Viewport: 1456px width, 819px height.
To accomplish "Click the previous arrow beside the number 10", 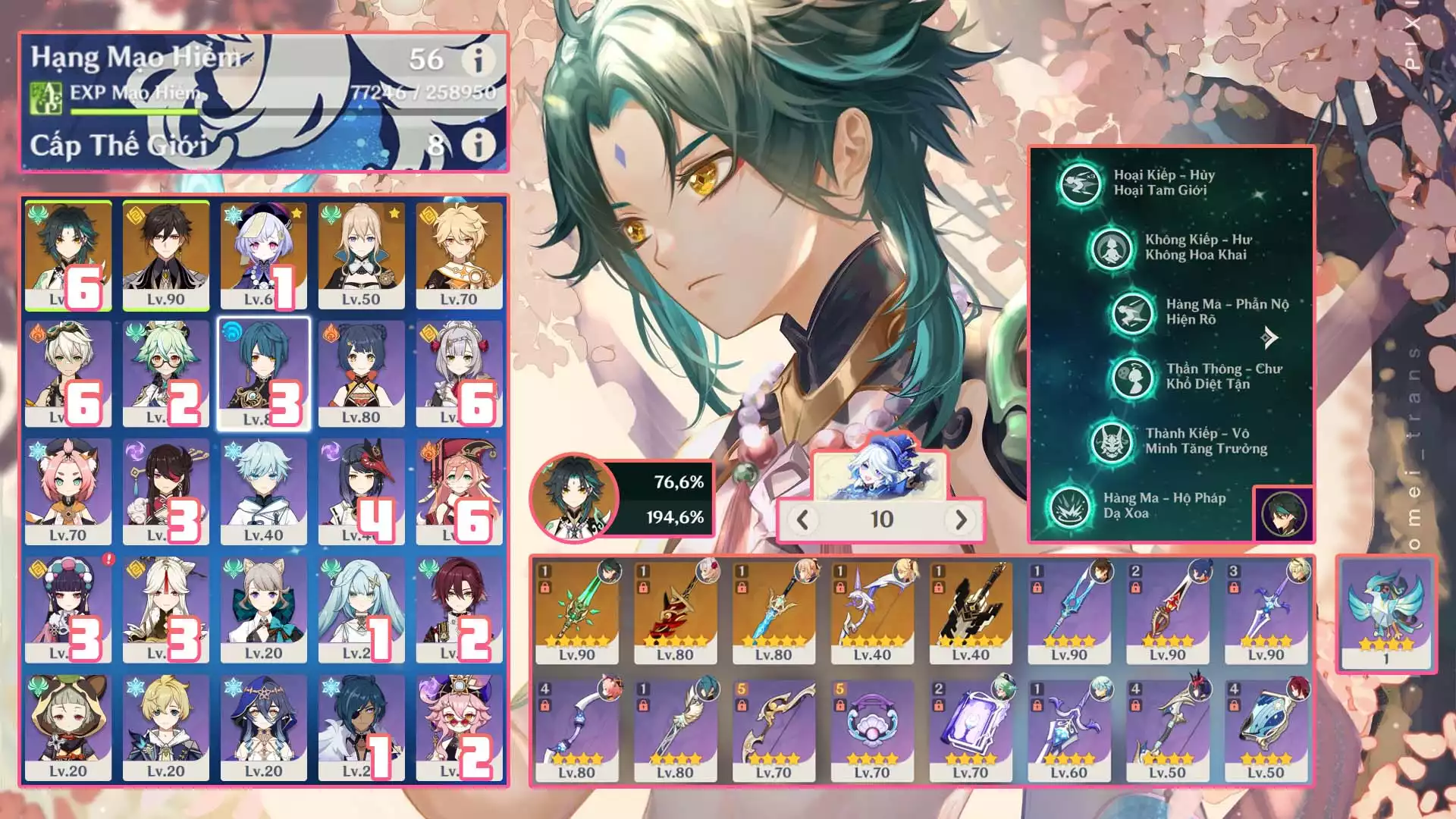I will pos(803,519).
